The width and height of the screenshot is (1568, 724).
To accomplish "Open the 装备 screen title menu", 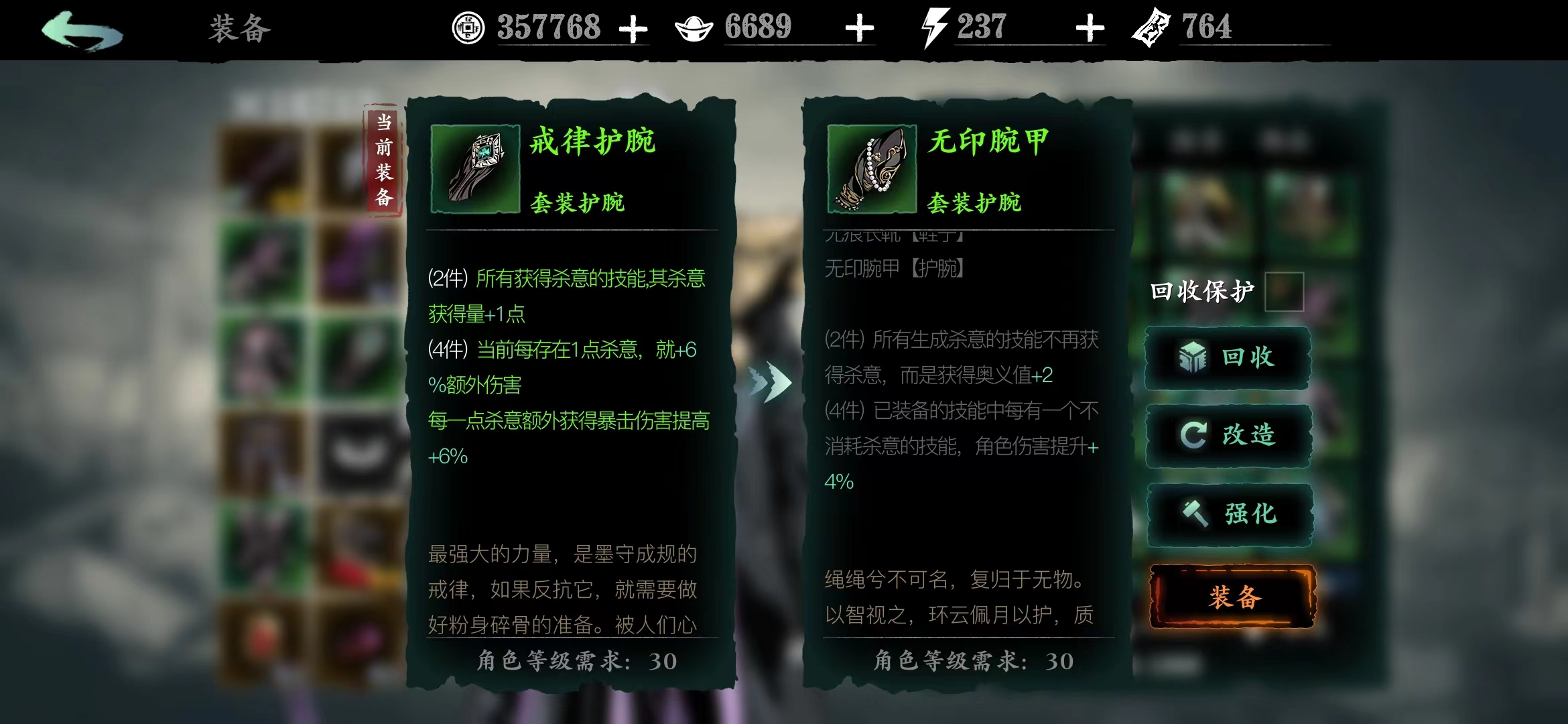I will (x=240, y=28).
